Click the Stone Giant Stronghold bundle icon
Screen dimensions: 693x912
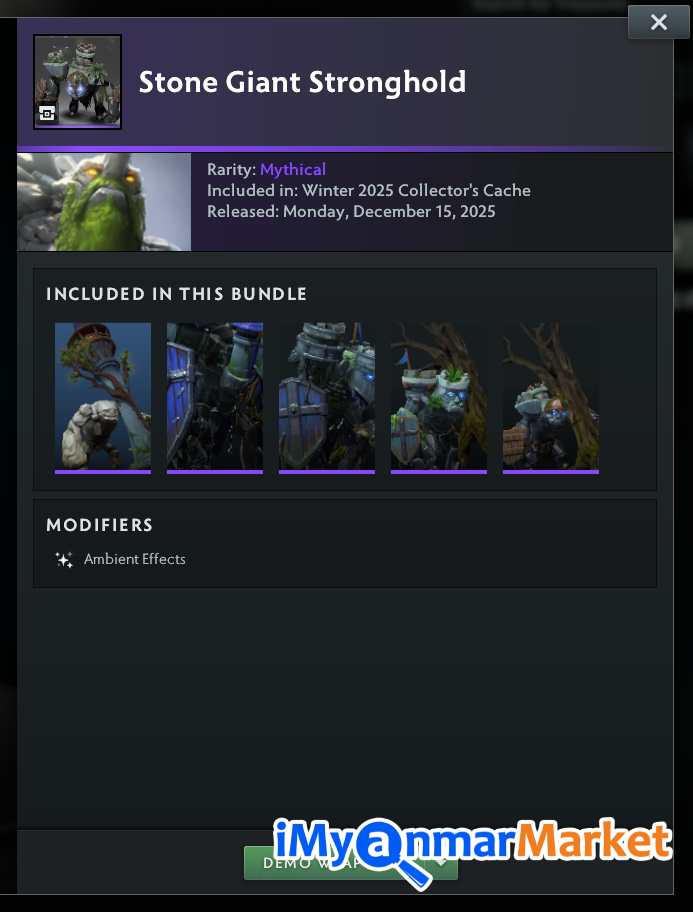click(77, 82)
